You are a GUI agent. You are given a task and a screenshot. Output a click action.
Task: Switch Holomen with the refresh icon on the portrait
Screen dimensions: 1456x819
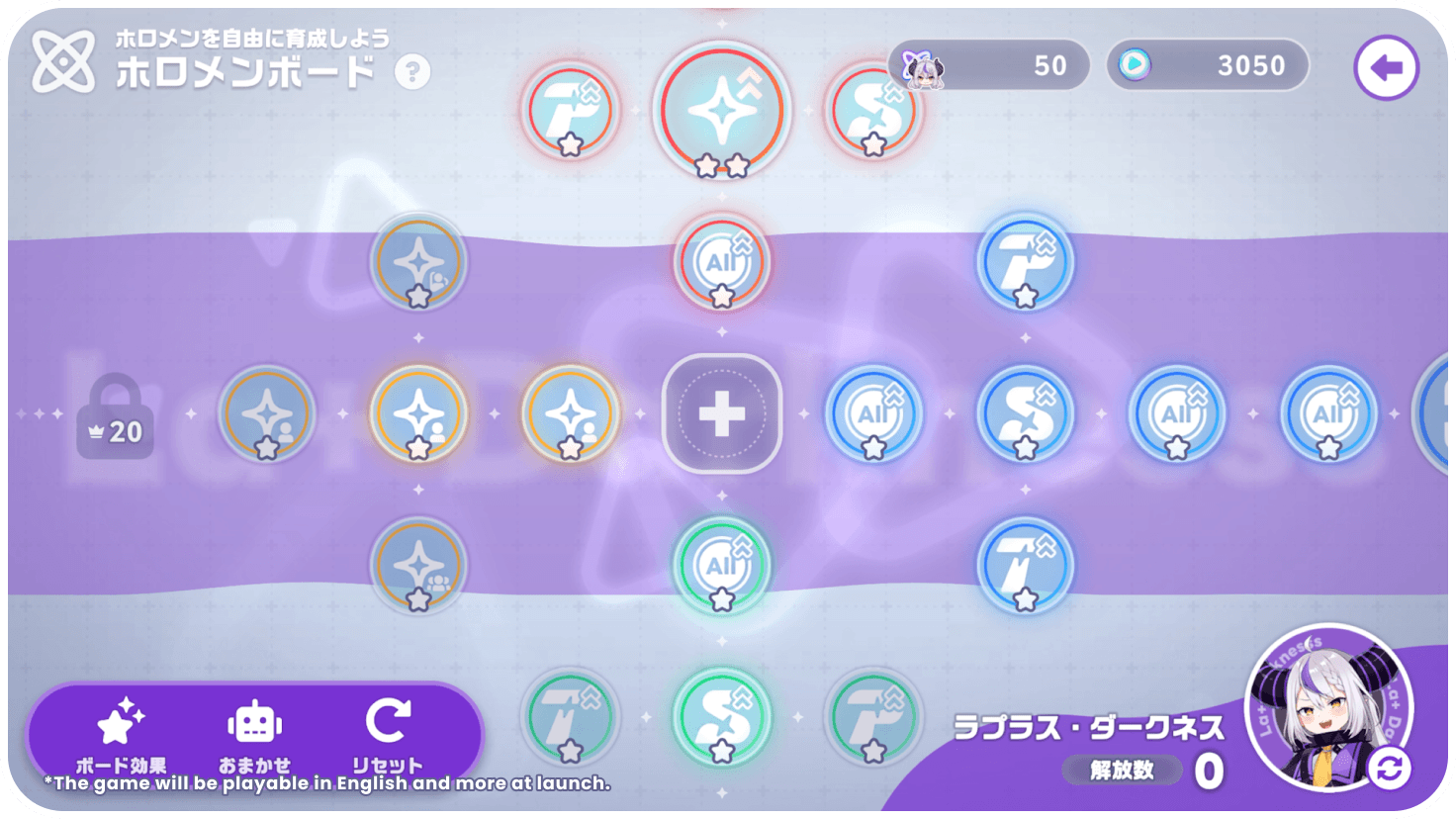(x=1392, y=765)
